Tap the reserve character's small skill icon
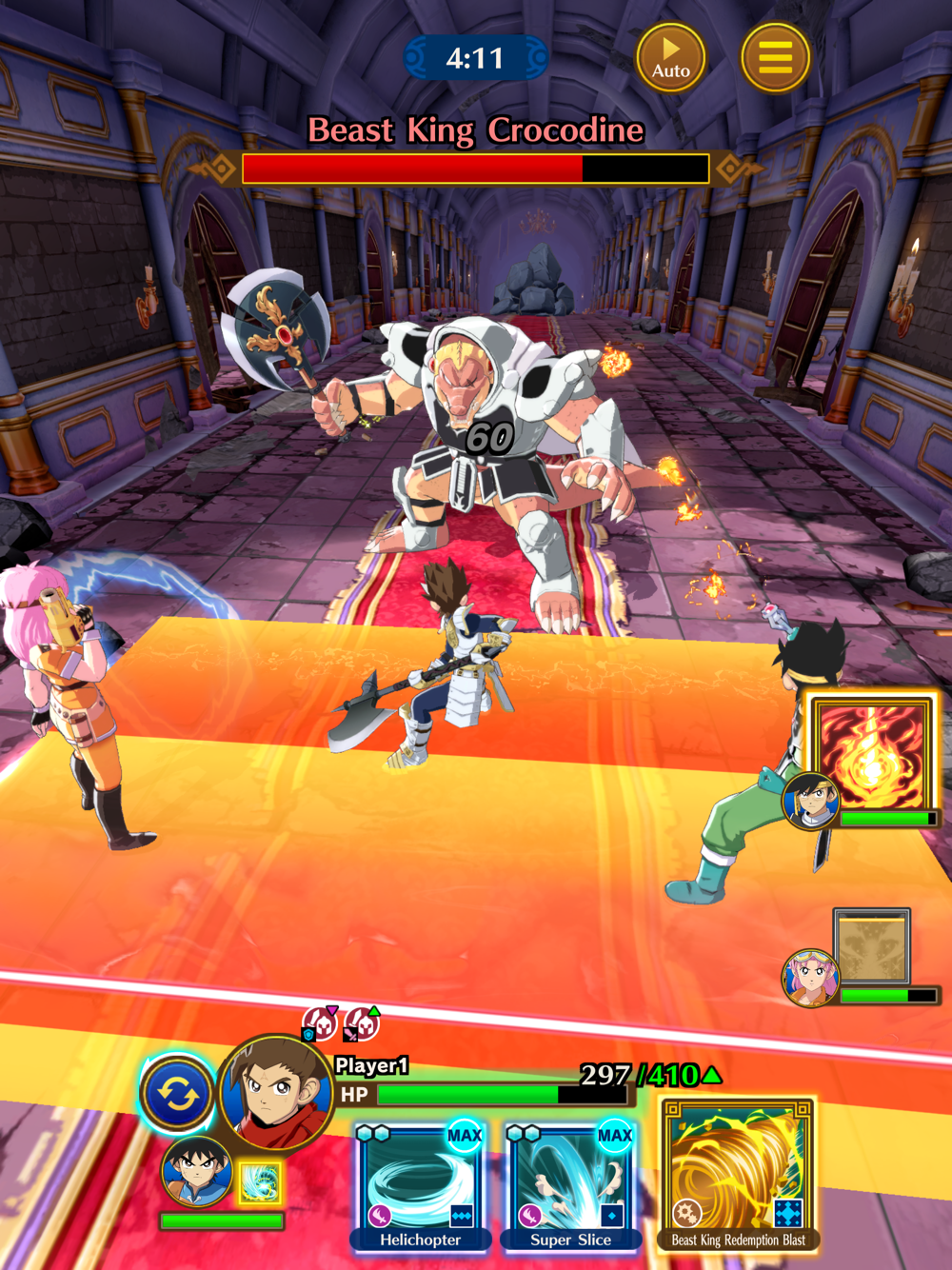952x1270 pixels. tap(258, 1182)
